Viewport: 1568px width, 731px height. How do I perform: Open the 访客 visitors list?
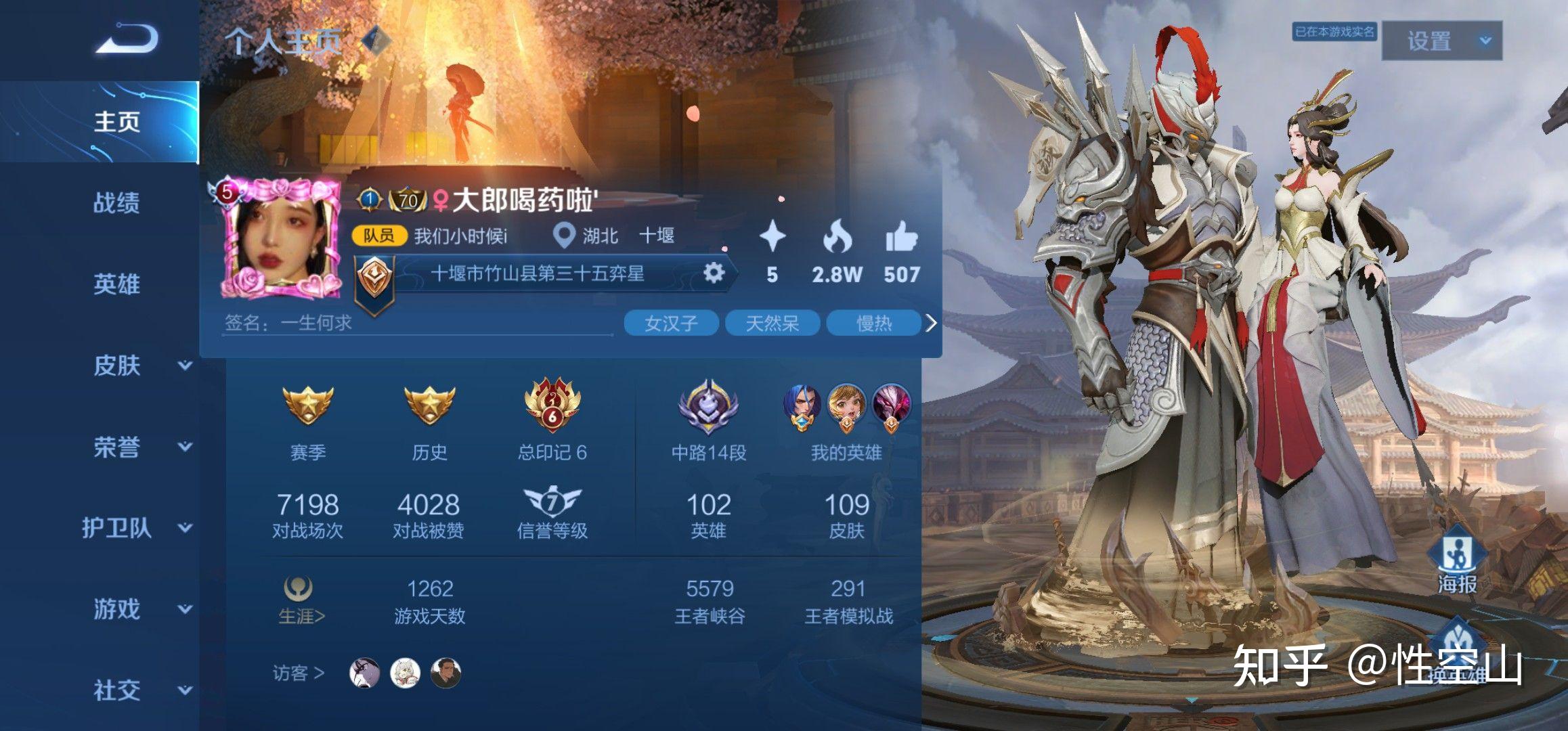coord(298,673)
